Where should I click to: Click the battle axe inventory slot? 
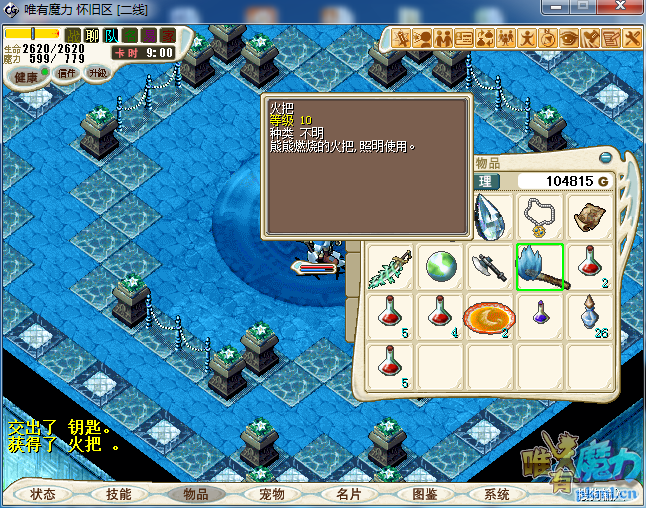click(490, 268)
